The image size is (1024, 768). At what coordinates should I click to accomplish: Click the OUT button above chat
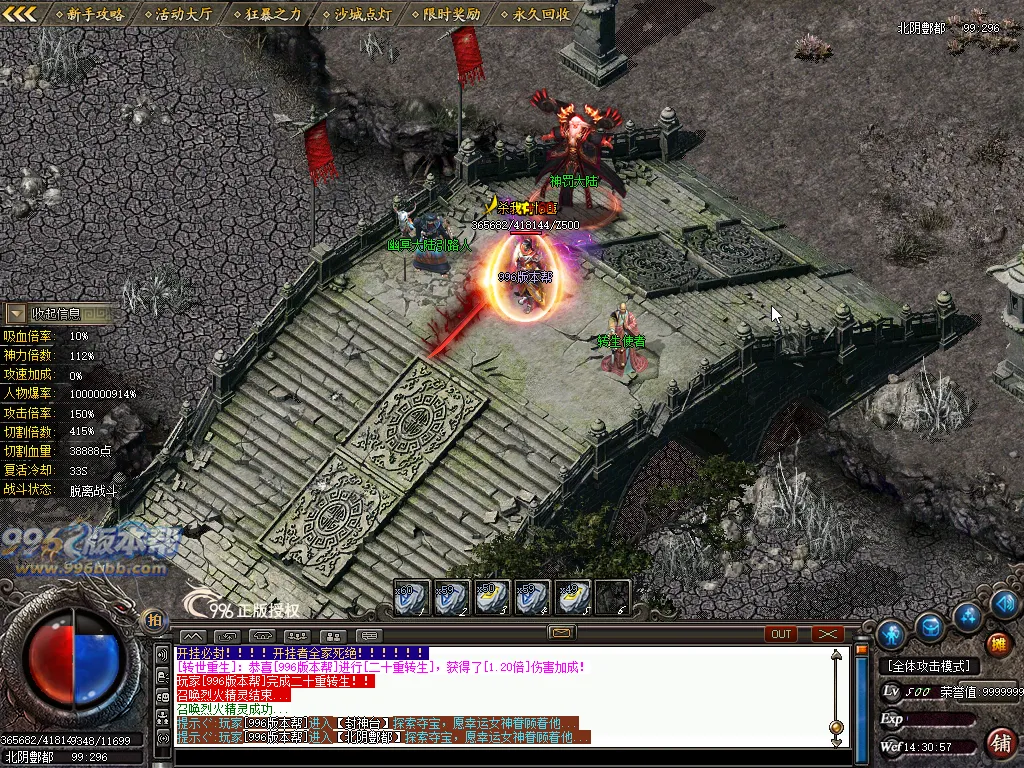tap(781, 634)
